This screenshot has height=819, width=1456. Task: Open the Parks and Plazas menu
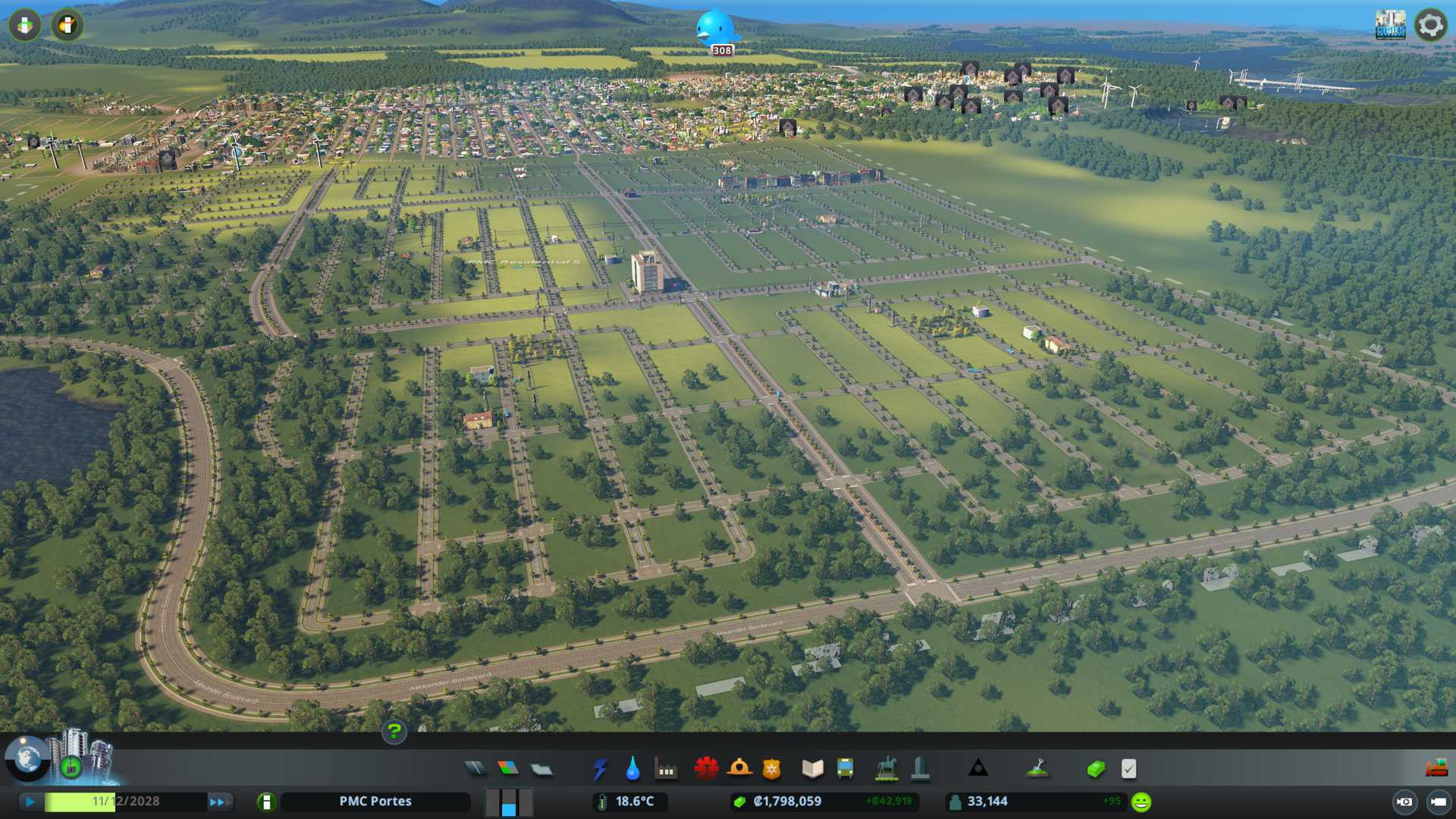[886, 769]
